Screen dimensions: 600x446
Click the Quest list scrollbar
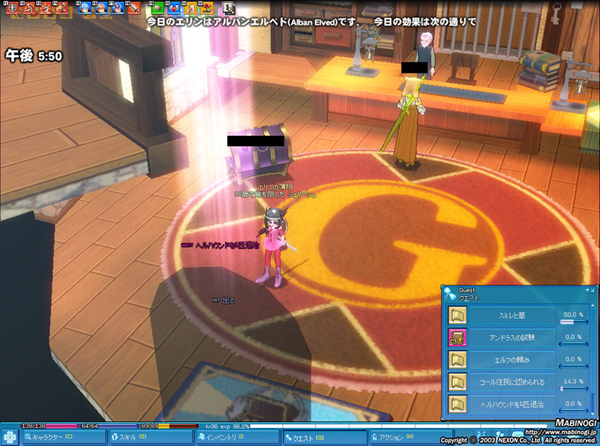point(594,360)
